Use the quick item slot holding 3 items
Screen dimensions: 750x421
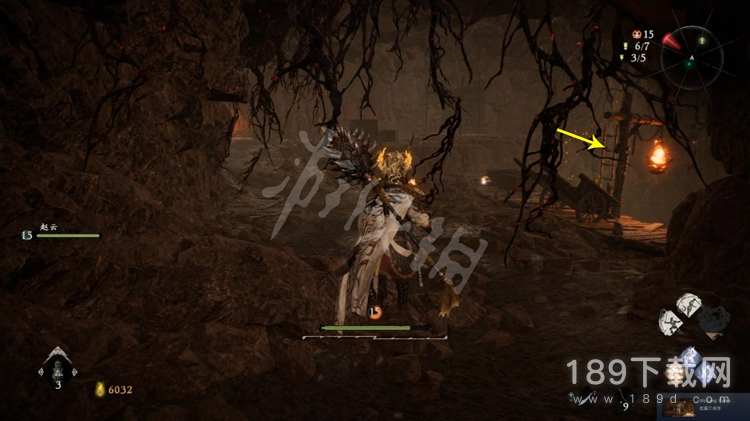click(58, 366)
